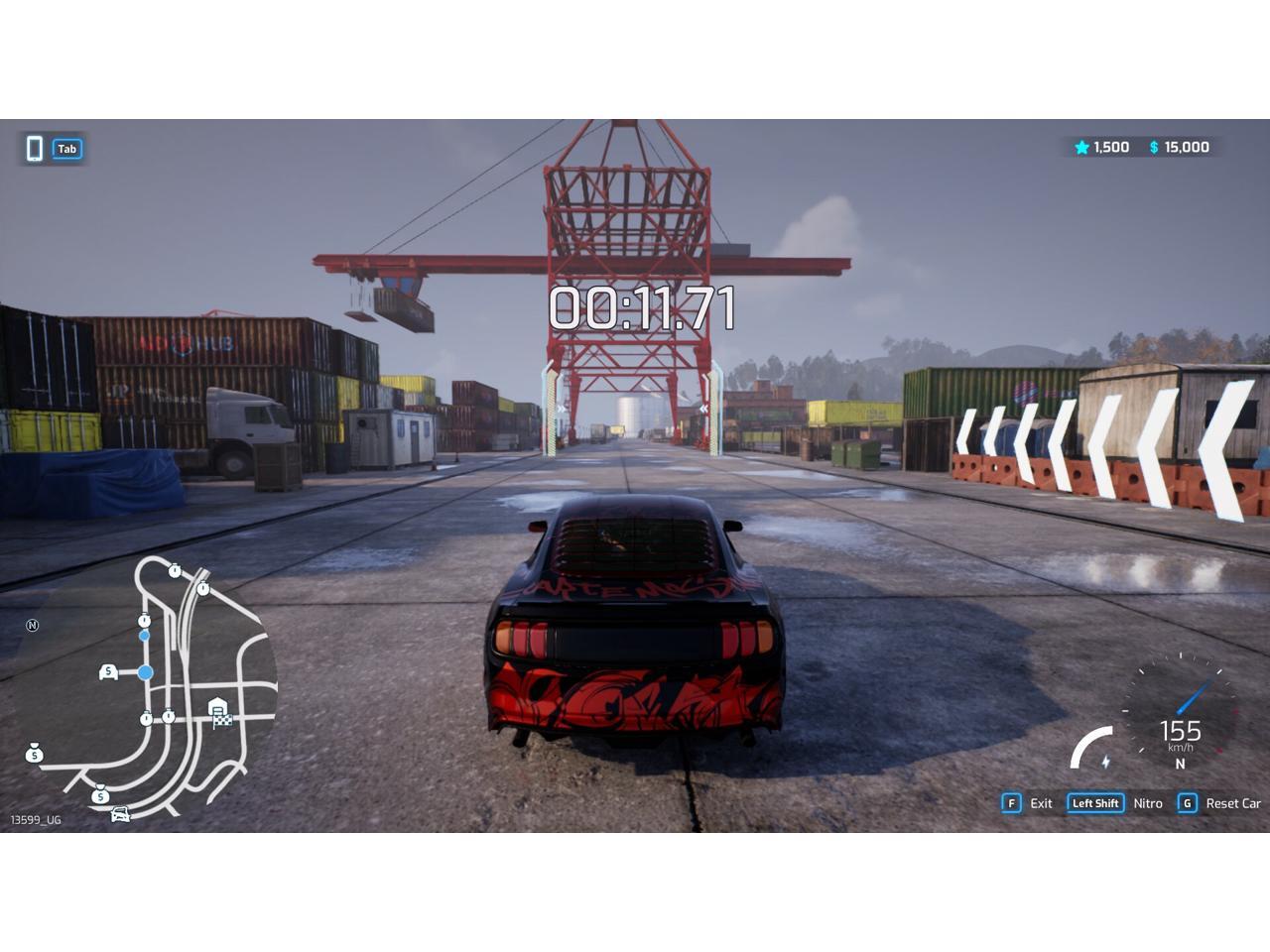Viewport: 1270px width, 952px height.
Task: Select the car dealer marker with dollar sign
Action: [x=108, y=672]
